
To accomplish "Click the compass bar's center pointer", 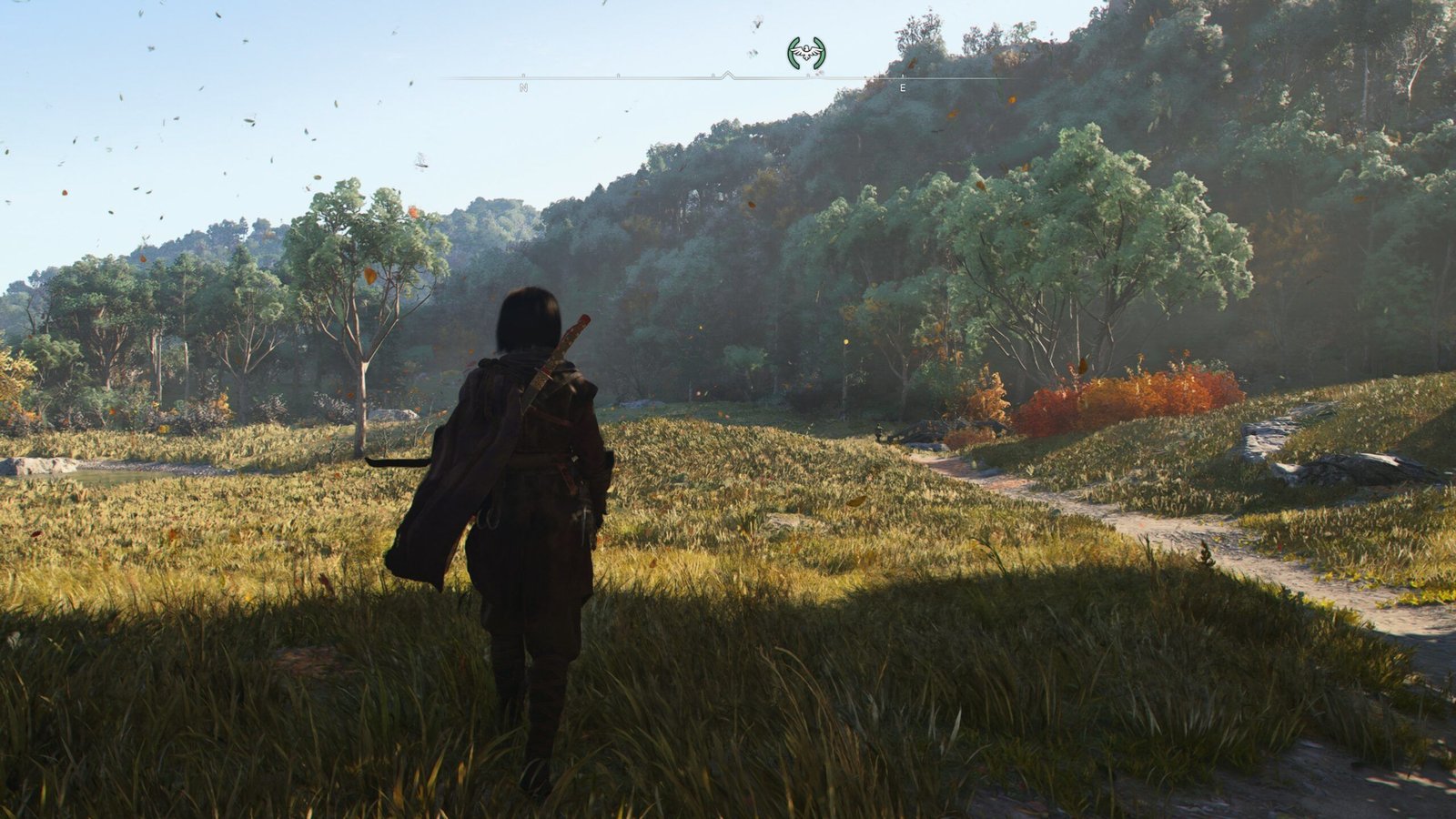I will pos(727,76).
